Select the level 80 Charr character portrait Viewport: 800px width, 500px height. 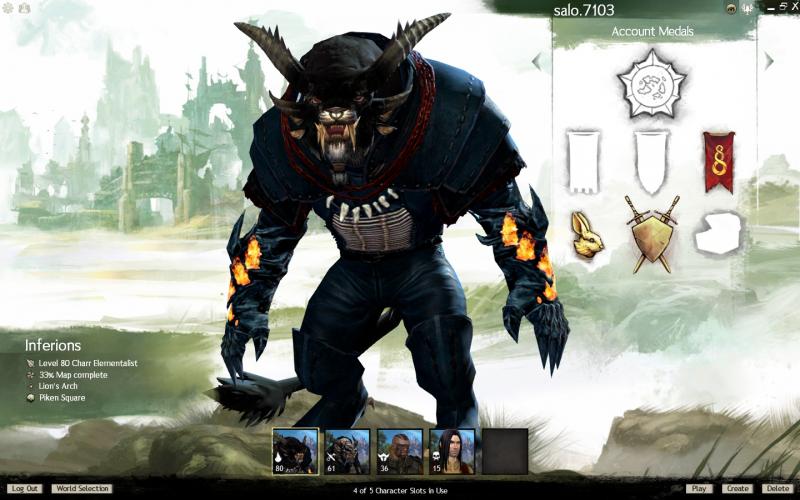(296, 451)
